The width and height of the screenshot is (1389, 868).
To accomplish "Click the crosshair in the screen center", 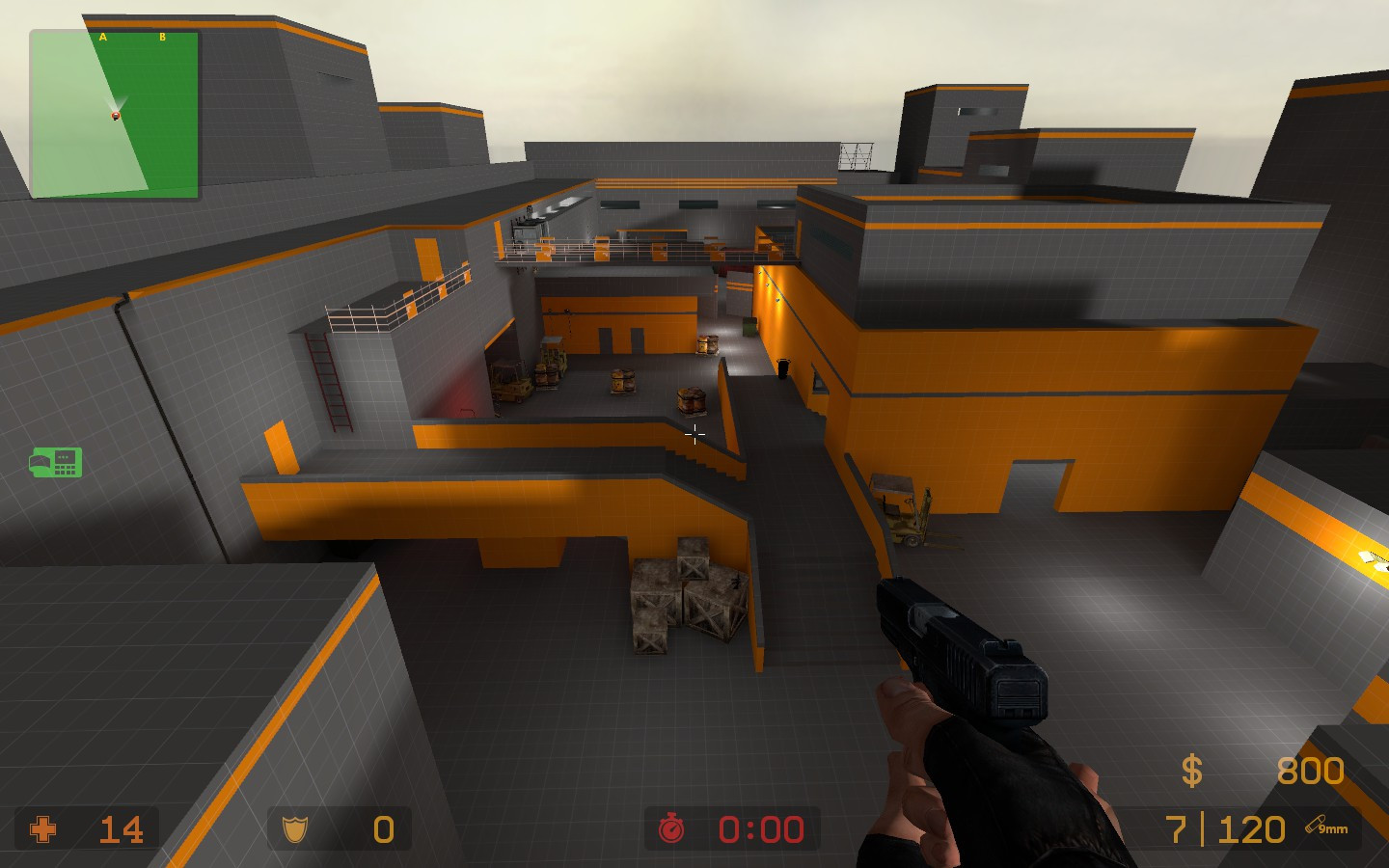I will (x=694, y=434).
